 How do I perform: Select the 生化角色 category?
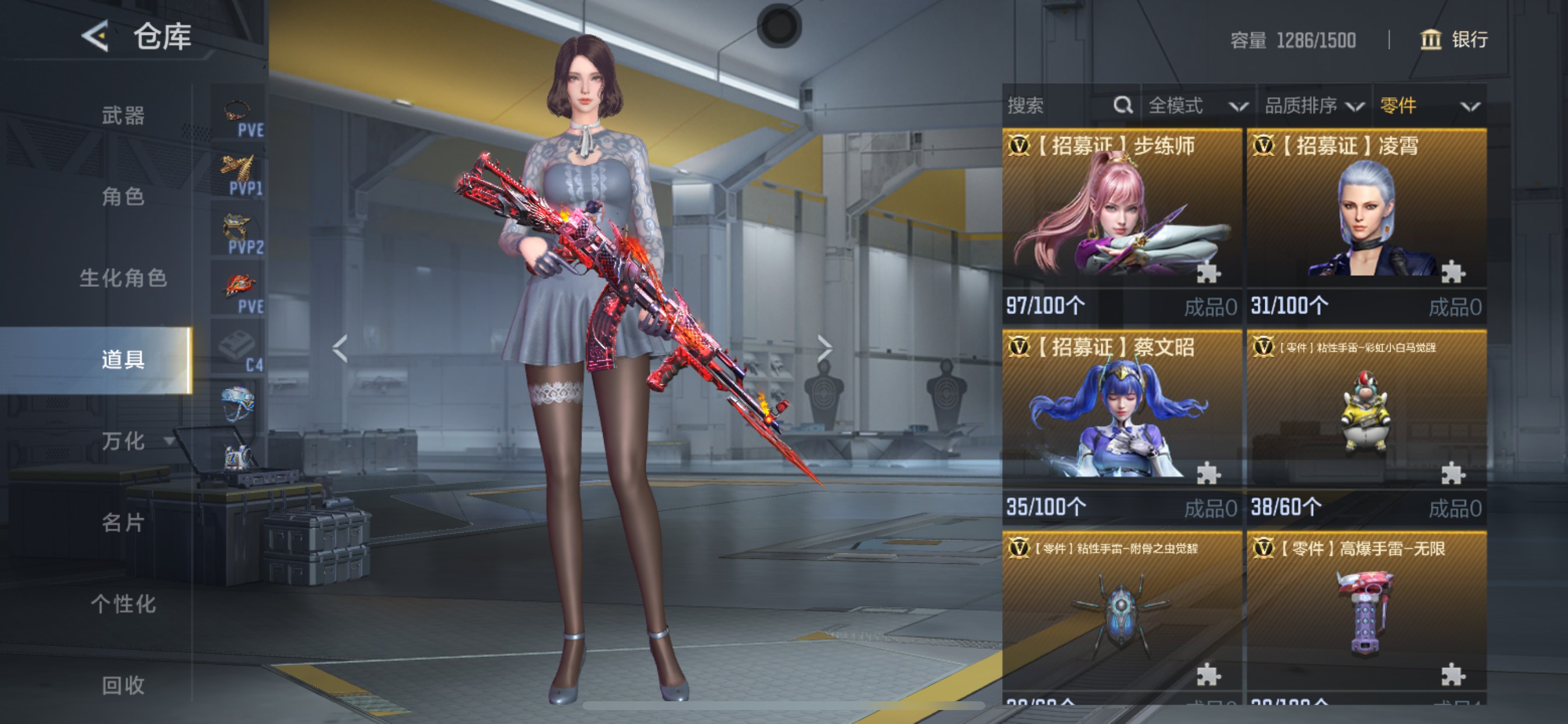click(x=123, y=278)
